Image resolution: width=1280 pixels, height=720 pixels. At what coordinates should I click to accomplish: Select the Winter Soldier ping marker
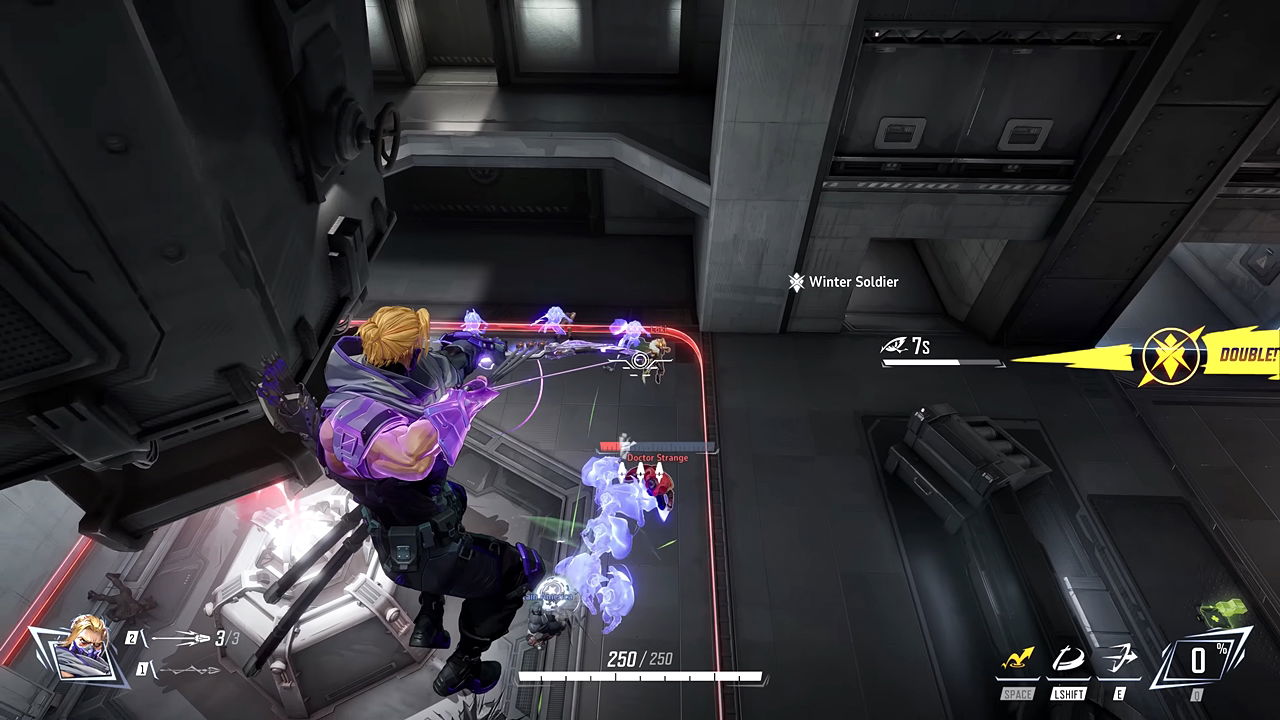point(796,282)
